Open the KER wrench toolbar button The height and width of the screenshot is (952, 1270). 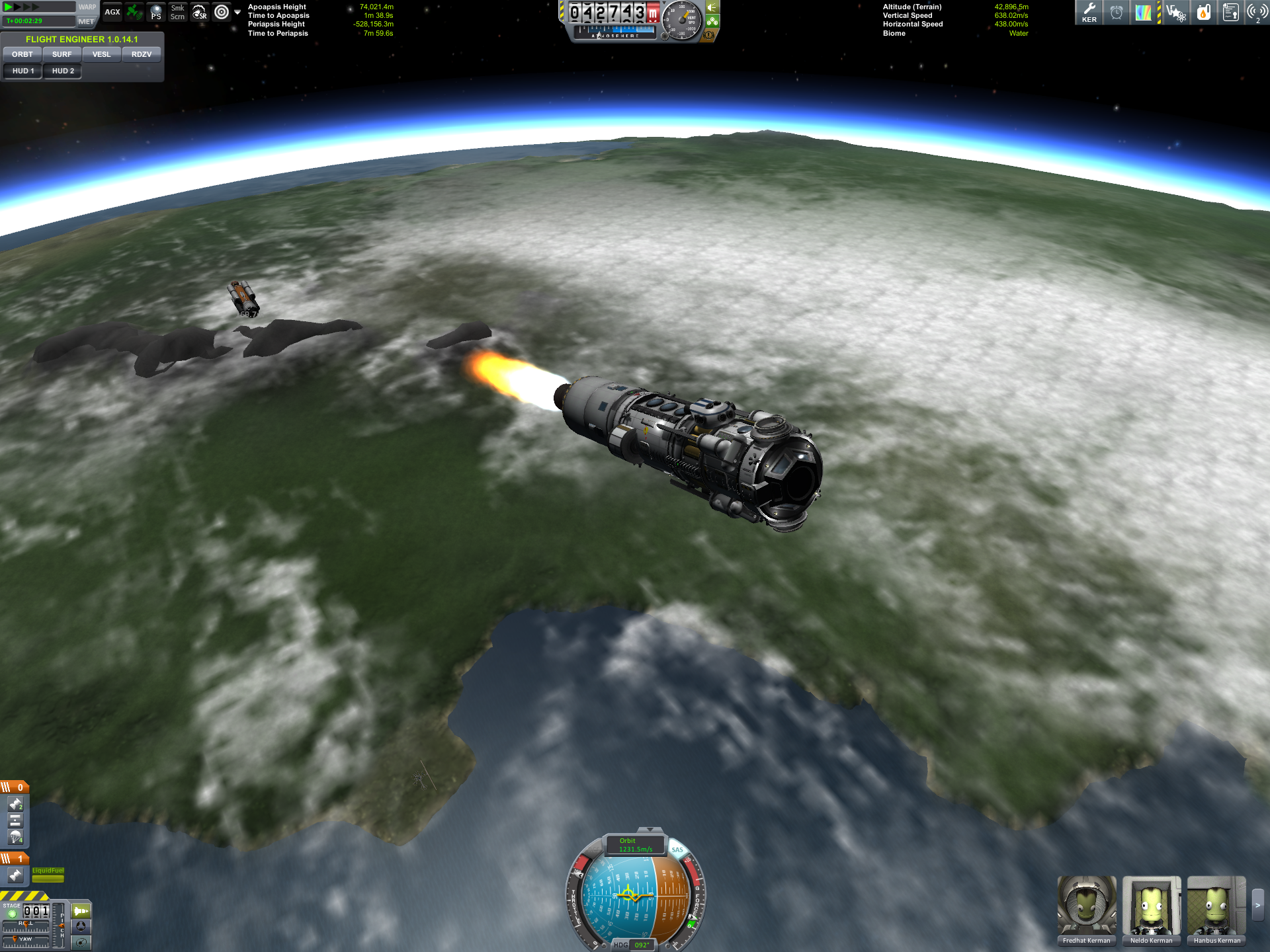[x=1089, y=13]
